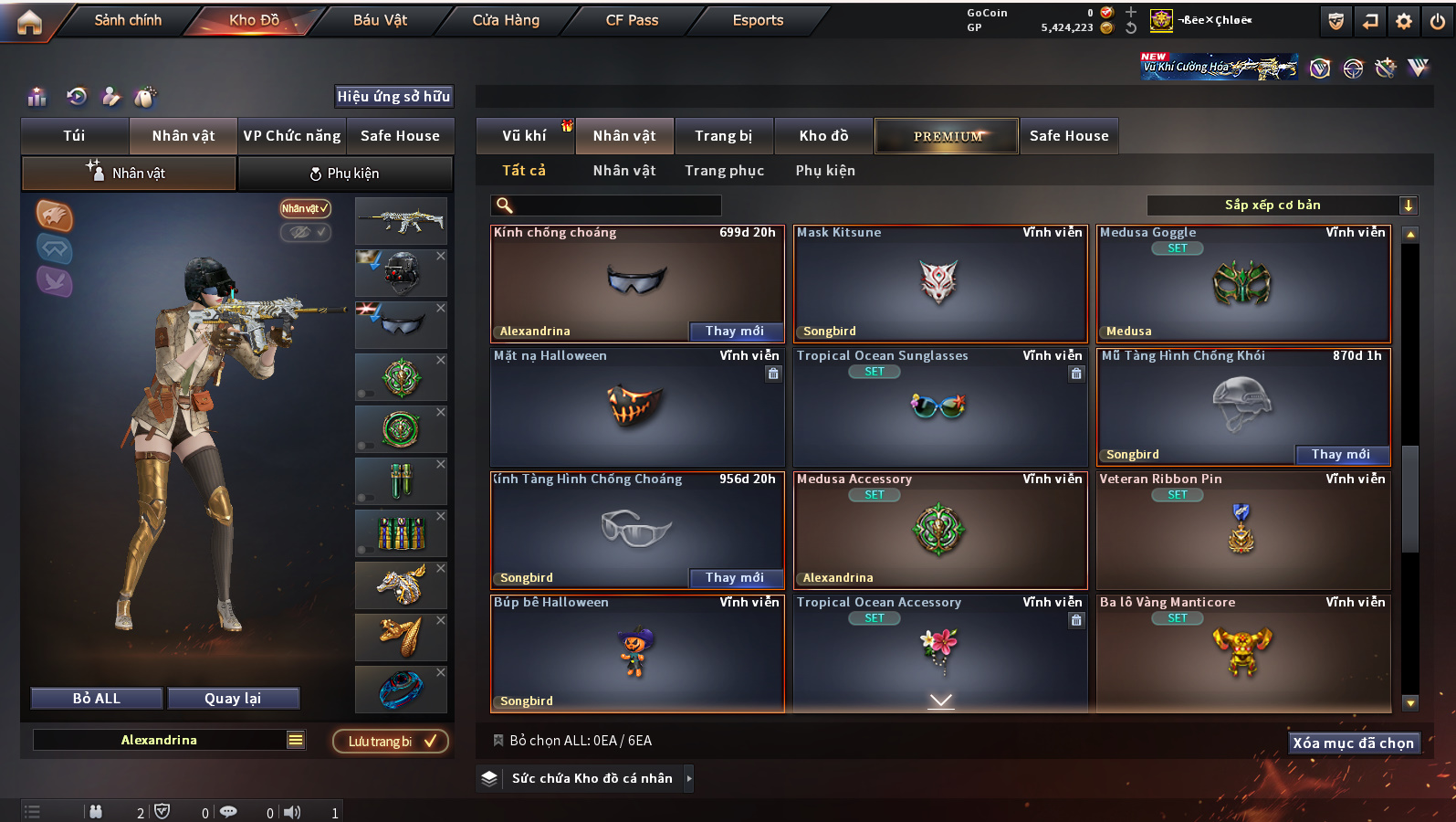Save loadout with Lưu trang bị
1456x822 pixels.
391,742
